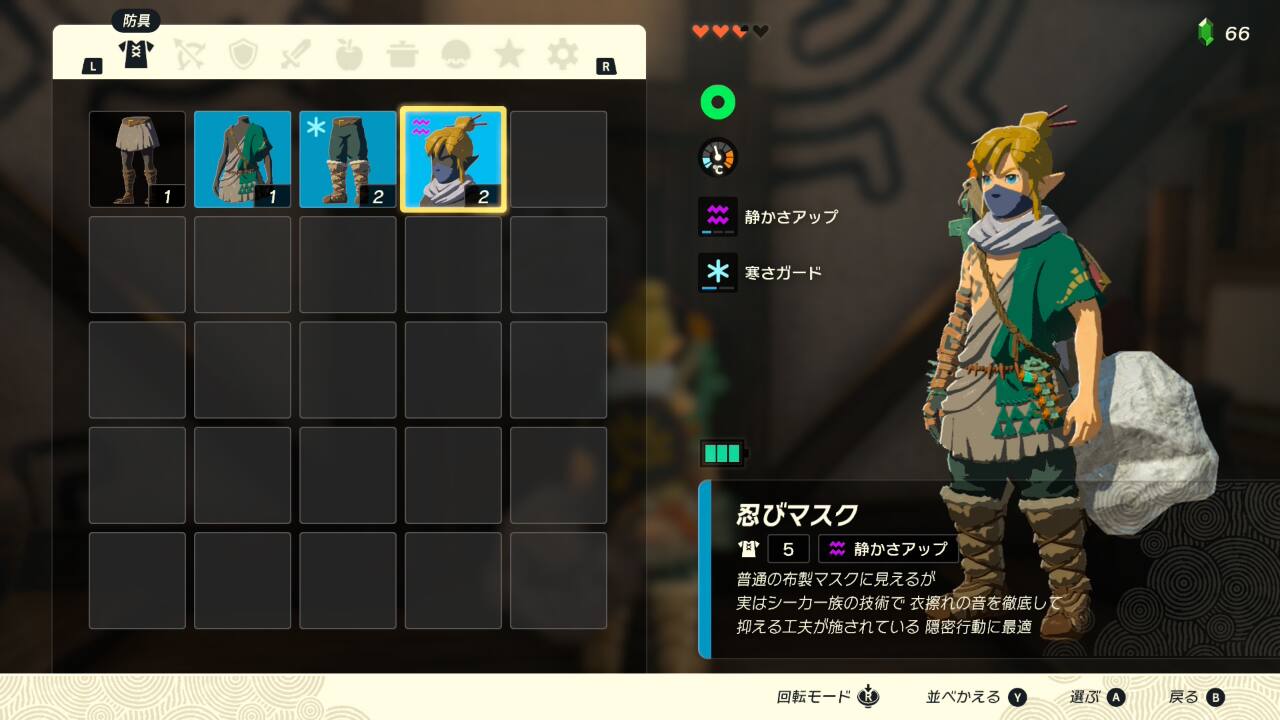The height and width of the screenshot is (720, 1280).
Task: Click the 並べかえる sort option
Action: tap(976, 697)
